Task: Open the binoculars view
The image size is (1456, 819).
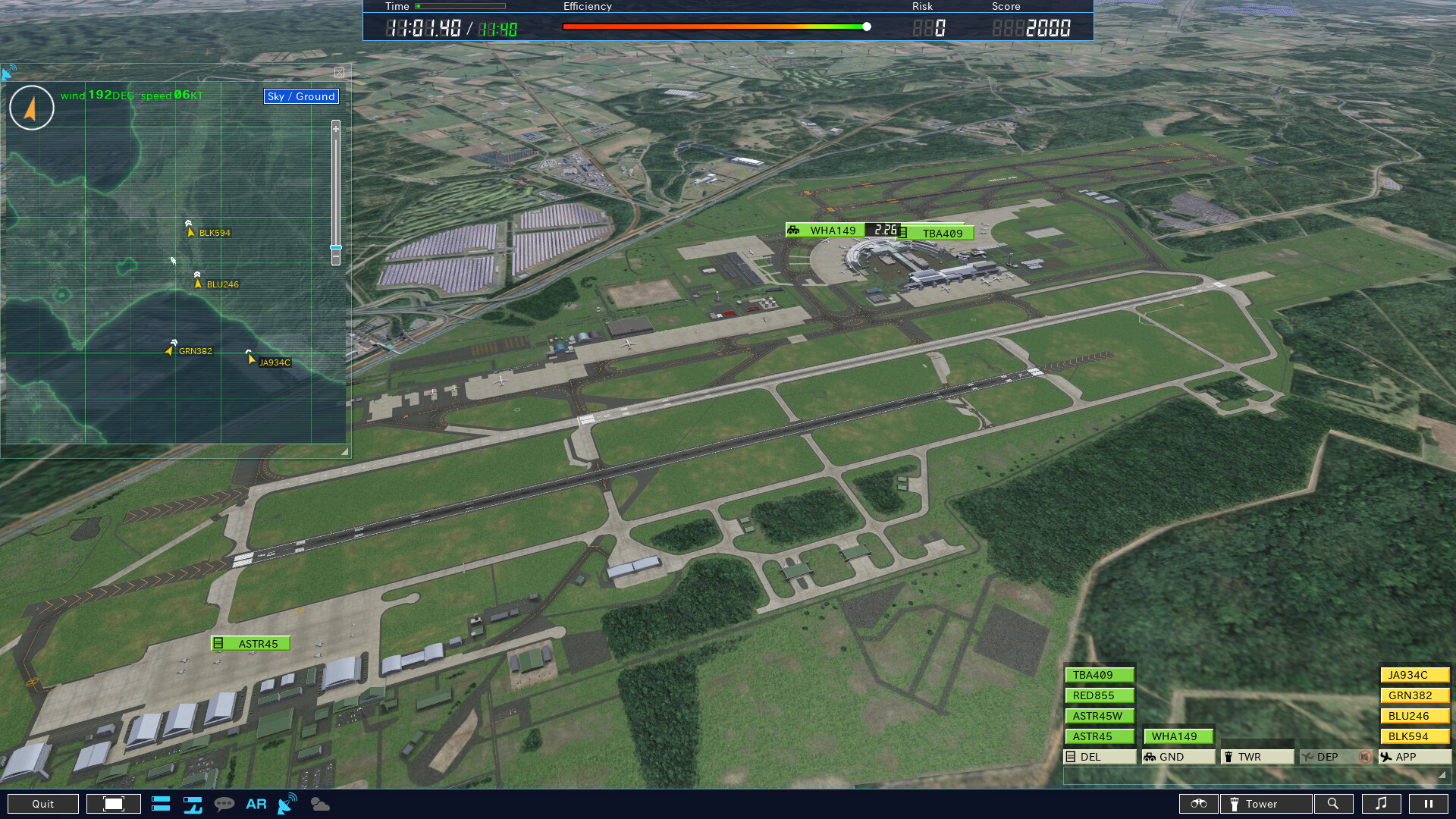Action: (x=1198, y=804)
